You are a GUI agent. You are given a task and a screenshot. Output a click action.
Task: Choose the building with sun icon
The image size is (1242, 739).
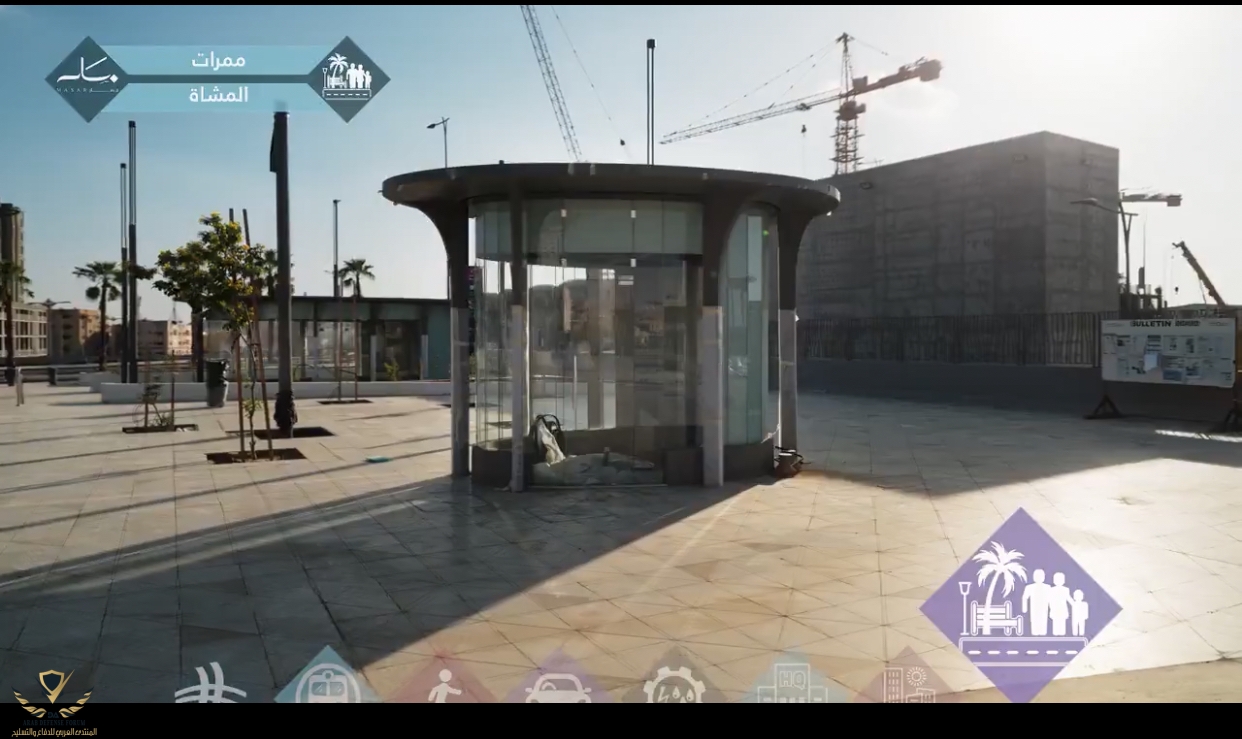[908, 682]
